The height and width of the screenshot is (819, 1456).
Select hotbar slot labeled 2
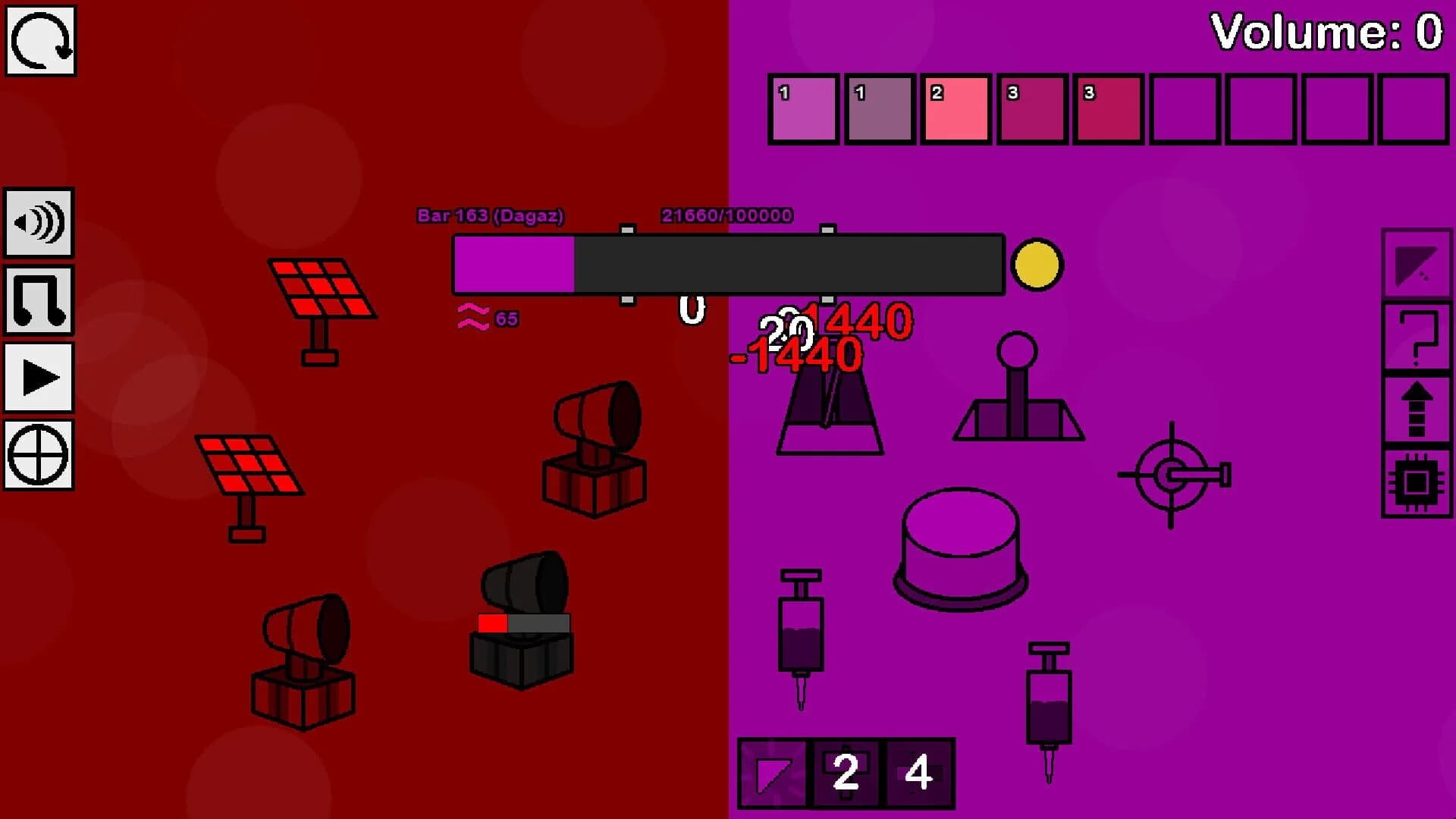pos(956,108)
